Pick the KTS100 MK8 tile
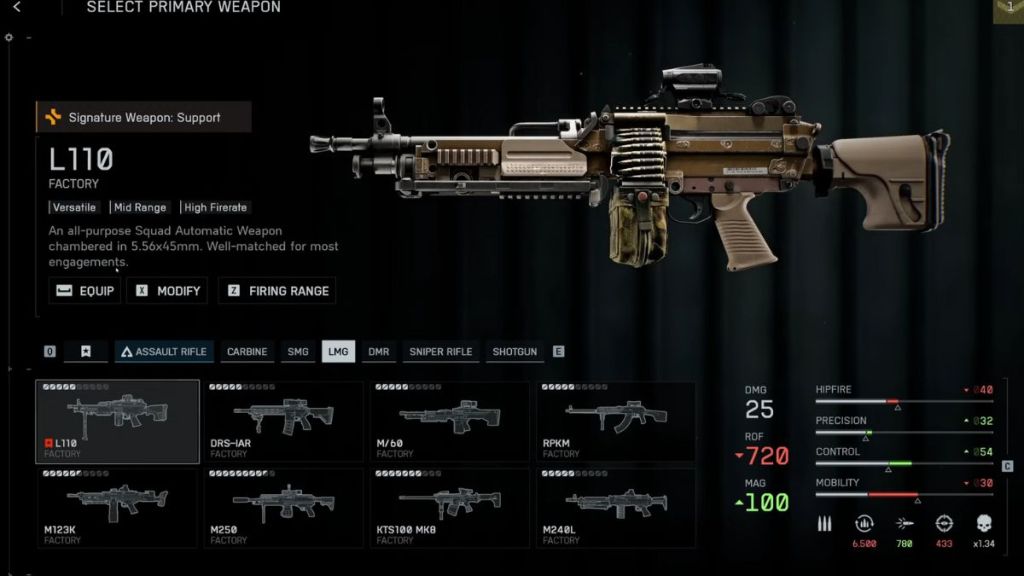Viewport: 1024px width, 576px height. pos(449,508)
